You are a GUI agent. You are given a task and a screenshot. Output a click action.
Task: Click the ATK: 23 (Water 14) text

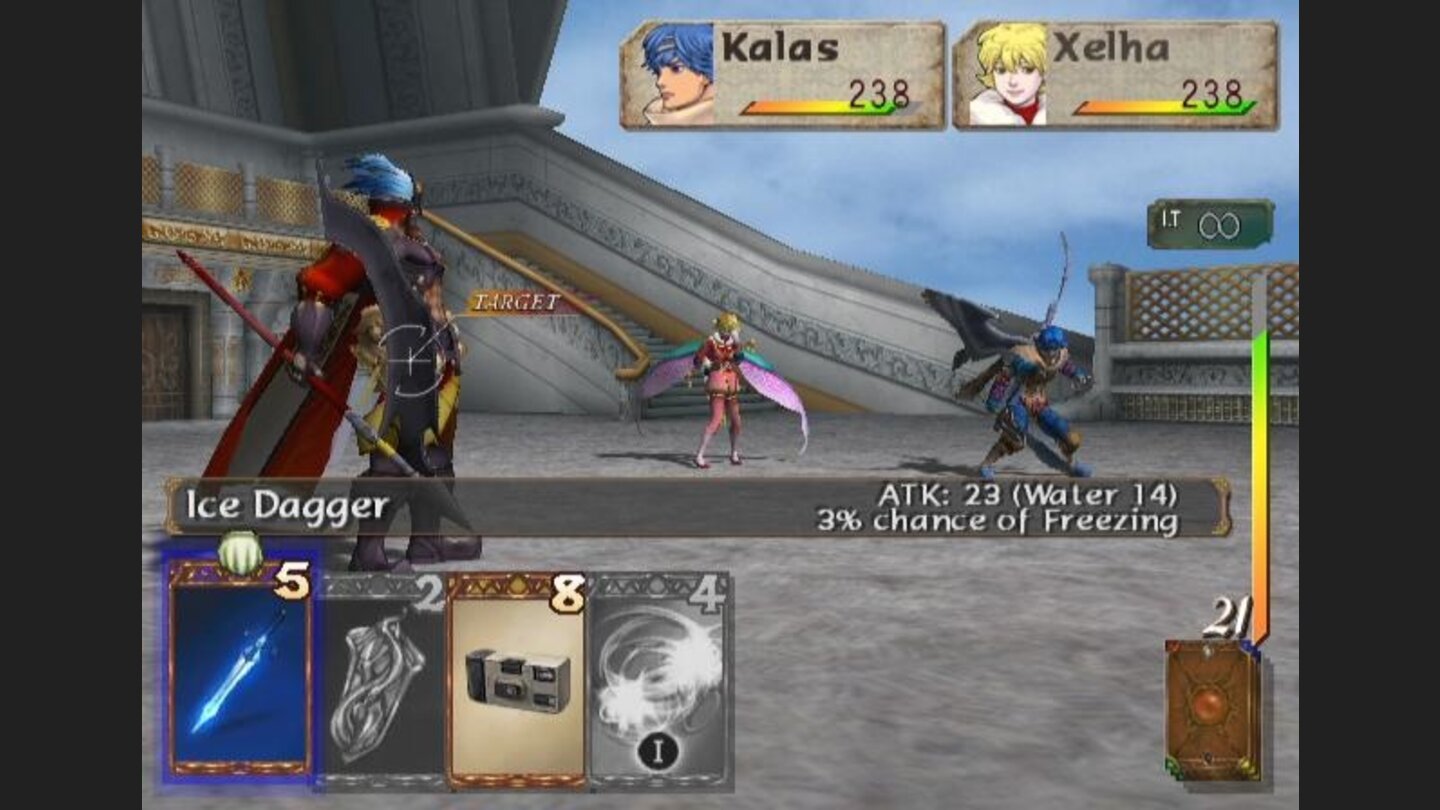pos(1030,493)
